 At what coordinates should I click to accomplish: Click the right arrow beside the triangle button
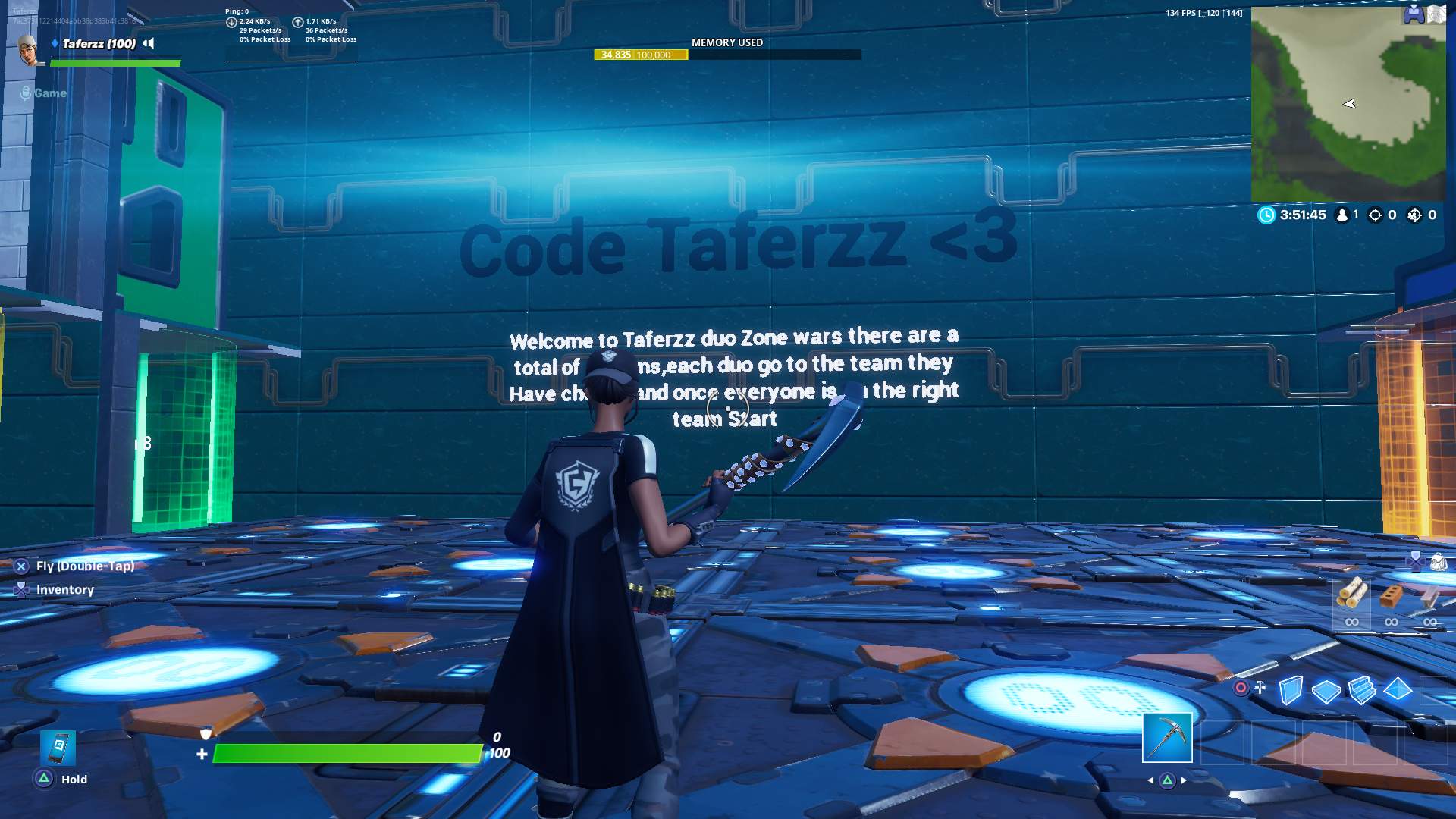[1185, 780]
